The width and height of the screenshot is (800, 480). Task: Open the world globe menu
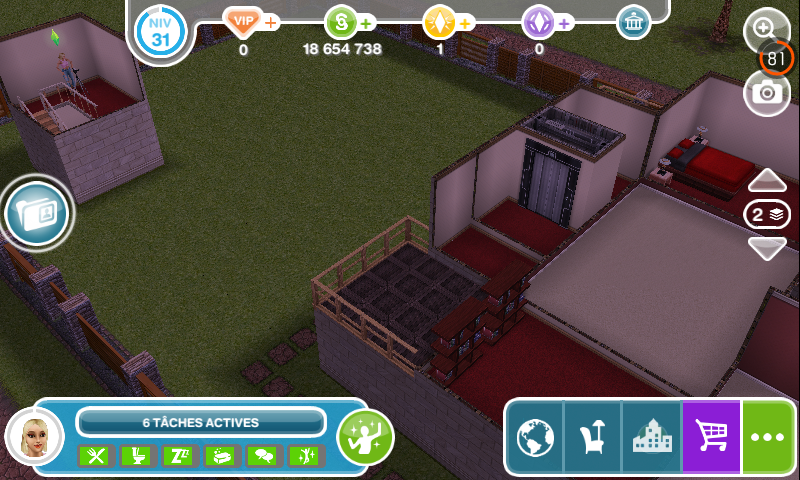(x=535, y=437)
